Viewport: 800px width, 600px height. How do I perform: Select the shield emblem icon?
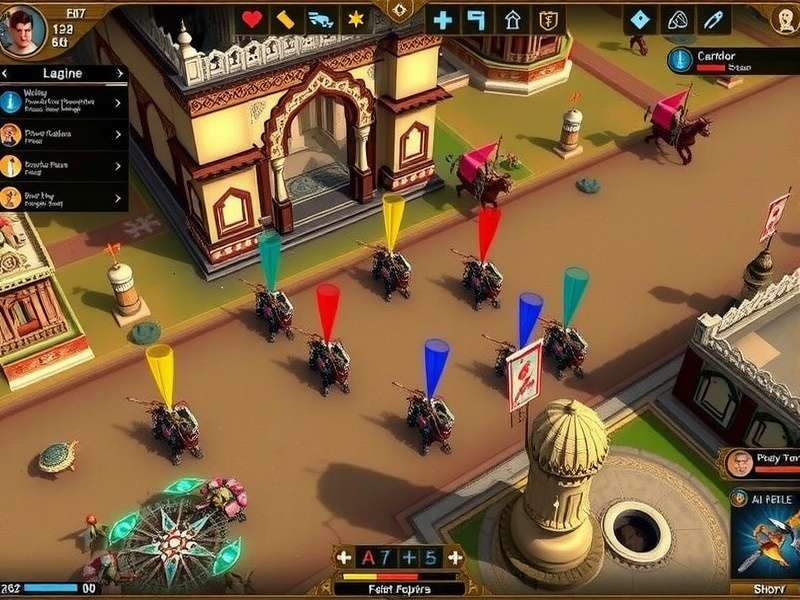pyautogui.click(x=546, y=19)
